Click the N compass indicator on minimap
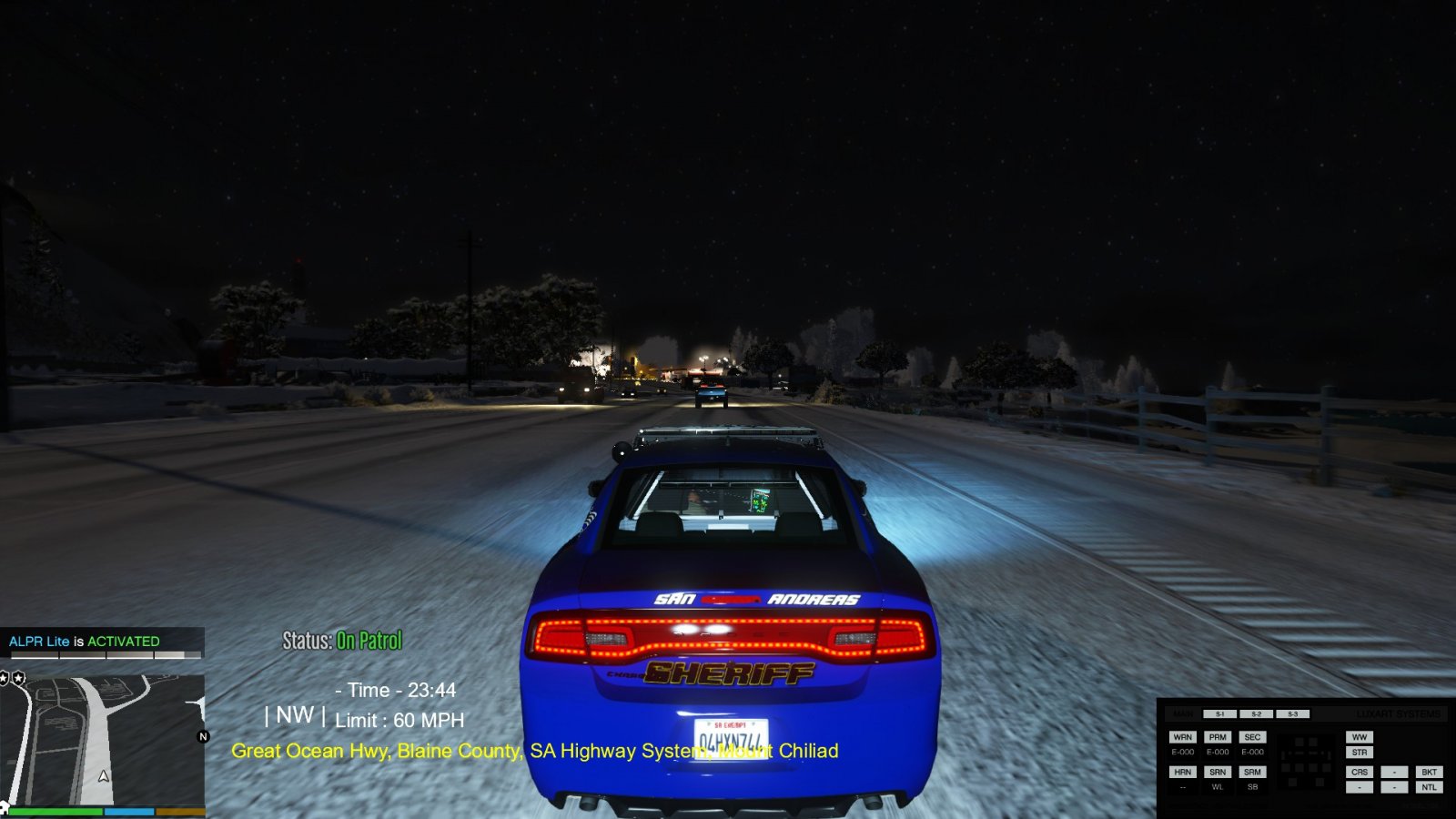The height and width of the screenshot is (819, 1456). click(203, 736)
